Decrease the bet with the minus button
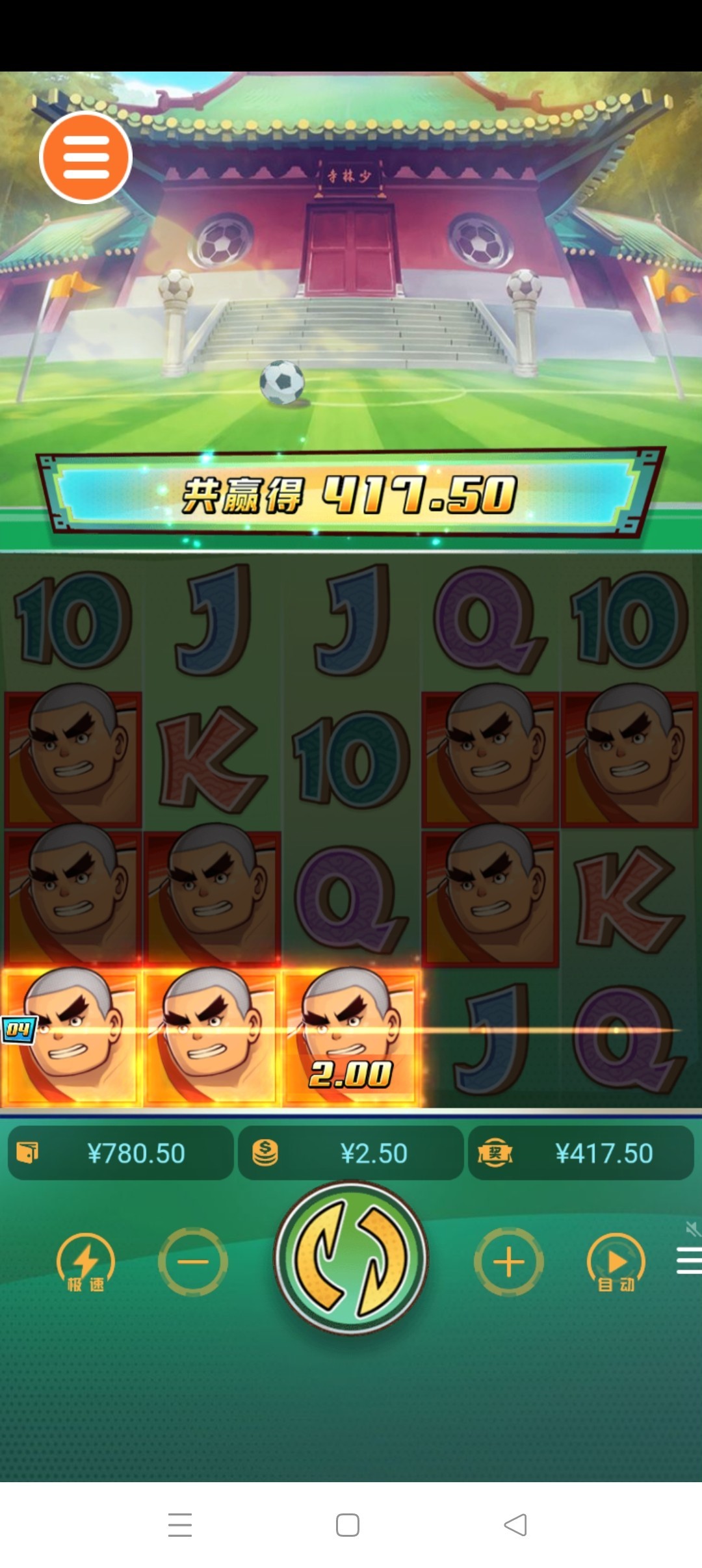Viewport: 702px width, 1568px height. [193, 1262]
